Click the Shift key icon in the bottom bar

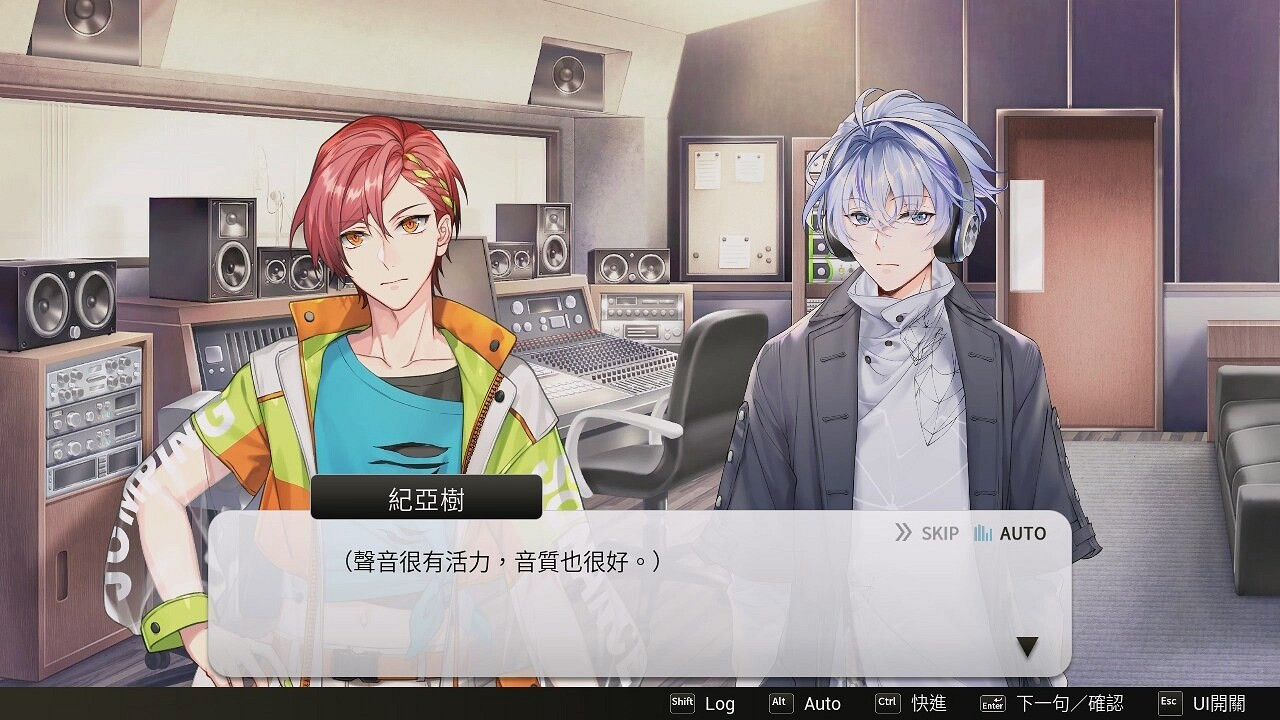coord(683,703)
